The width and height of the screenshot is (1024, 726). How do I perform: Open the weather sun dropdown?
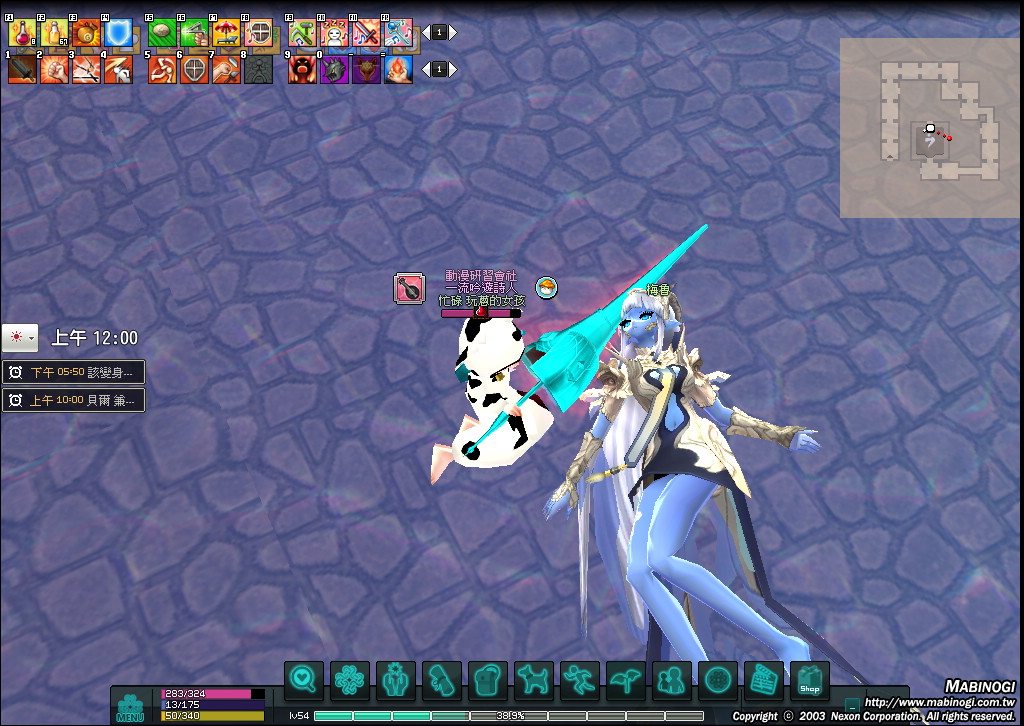pos(20,338)
